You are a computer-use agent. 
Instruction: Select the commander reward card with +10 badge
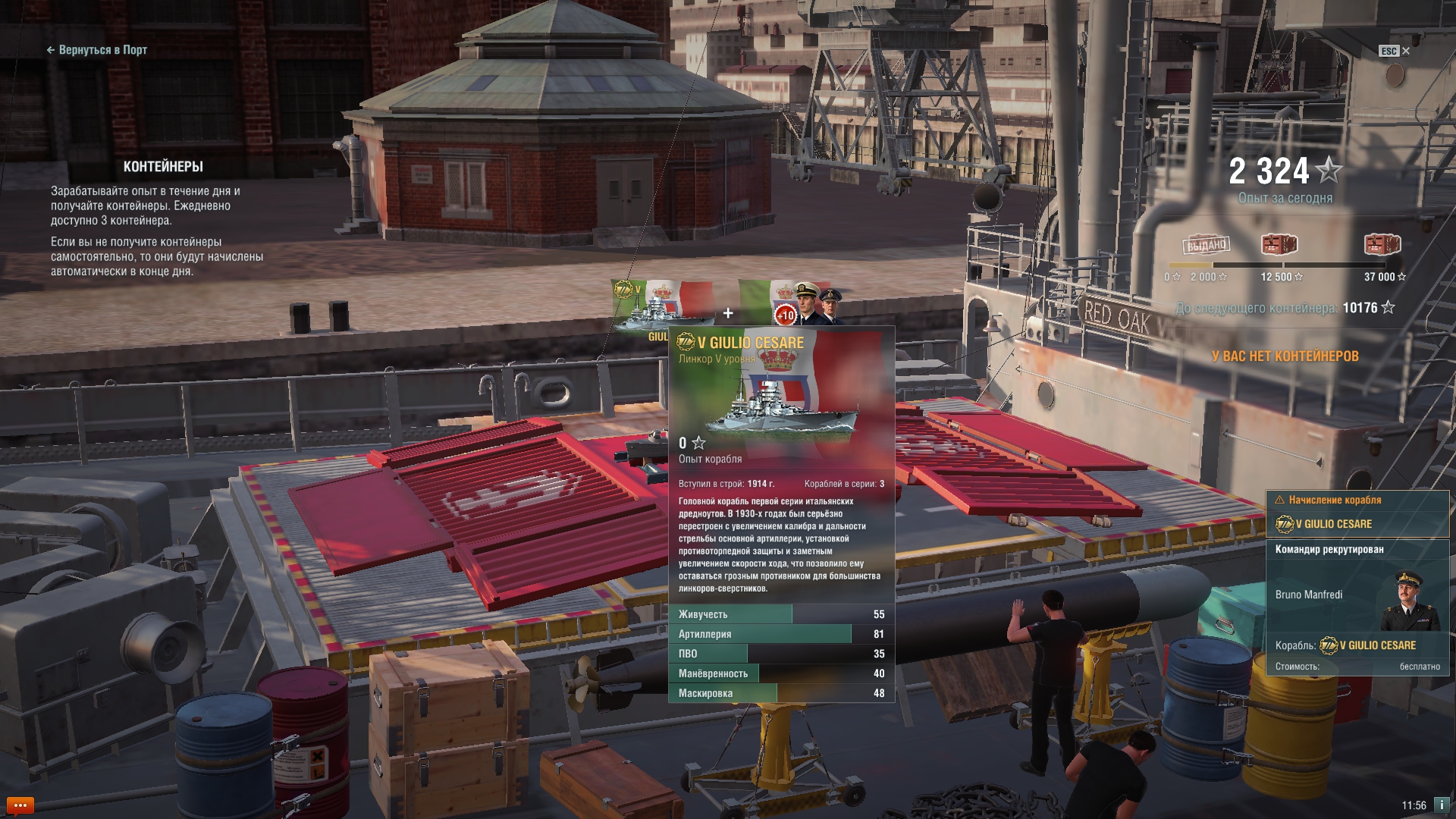pos(790,303)
